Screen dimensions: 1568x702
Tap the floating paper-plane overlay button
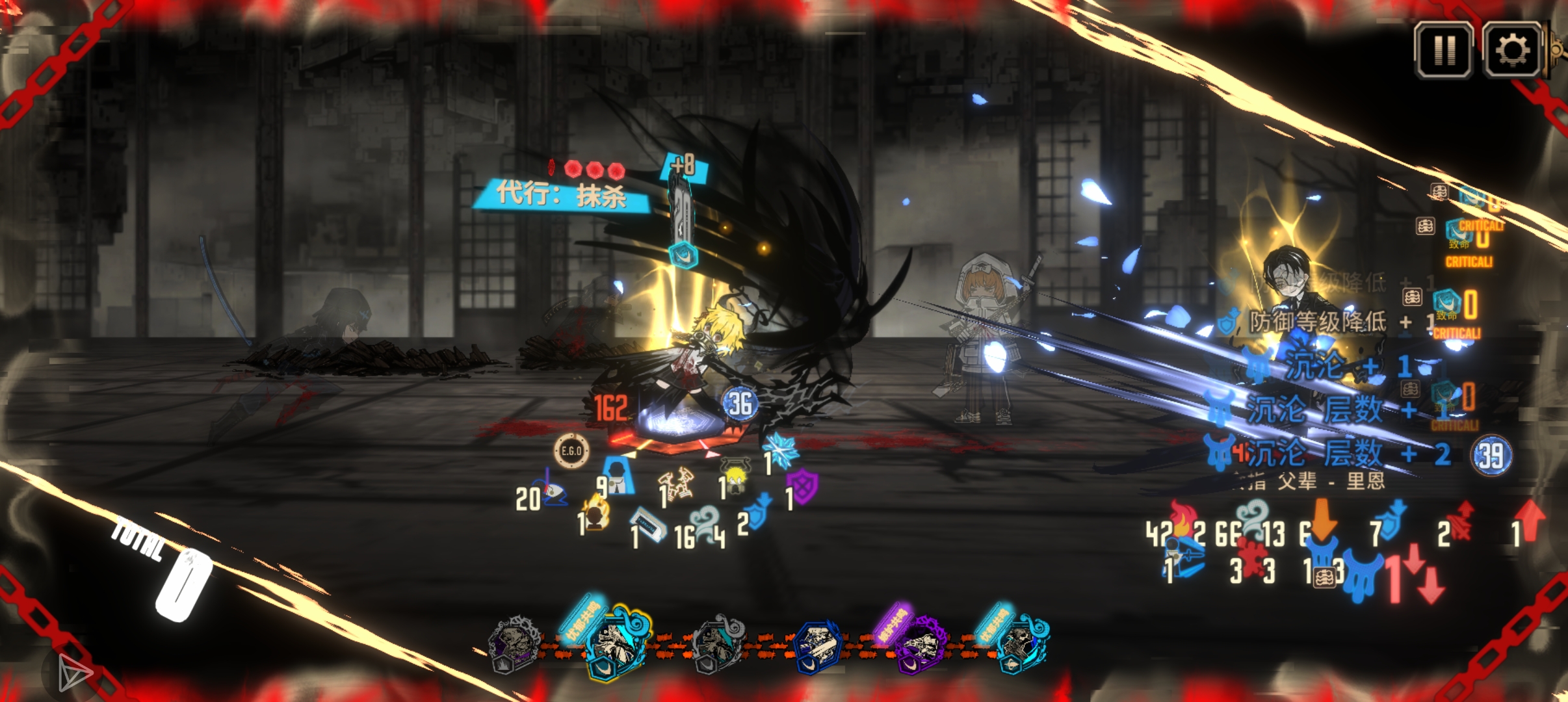click(x=73, y=672)
